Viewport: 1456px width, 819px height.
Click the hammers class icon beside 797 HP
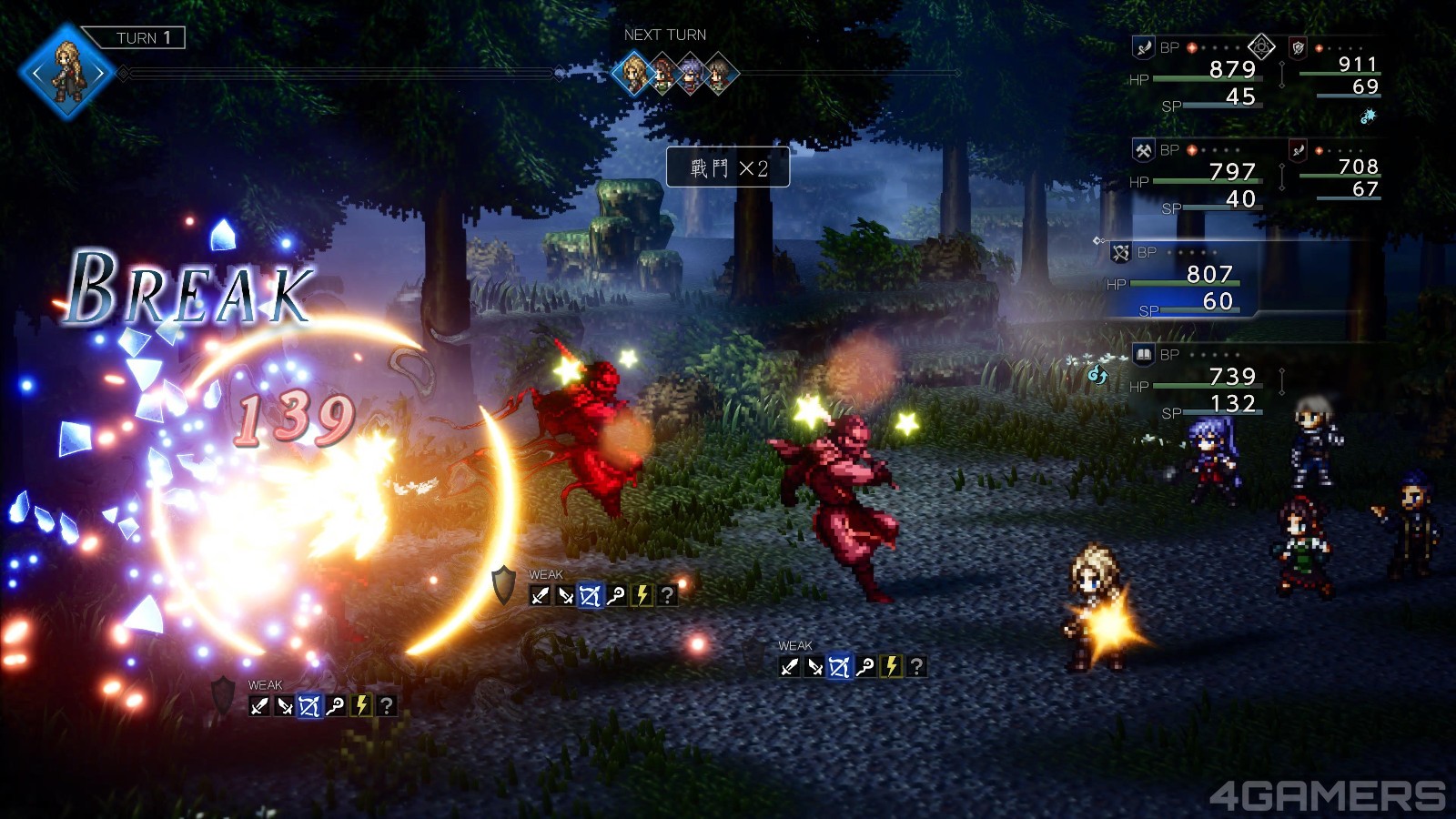coord(1144,150)
